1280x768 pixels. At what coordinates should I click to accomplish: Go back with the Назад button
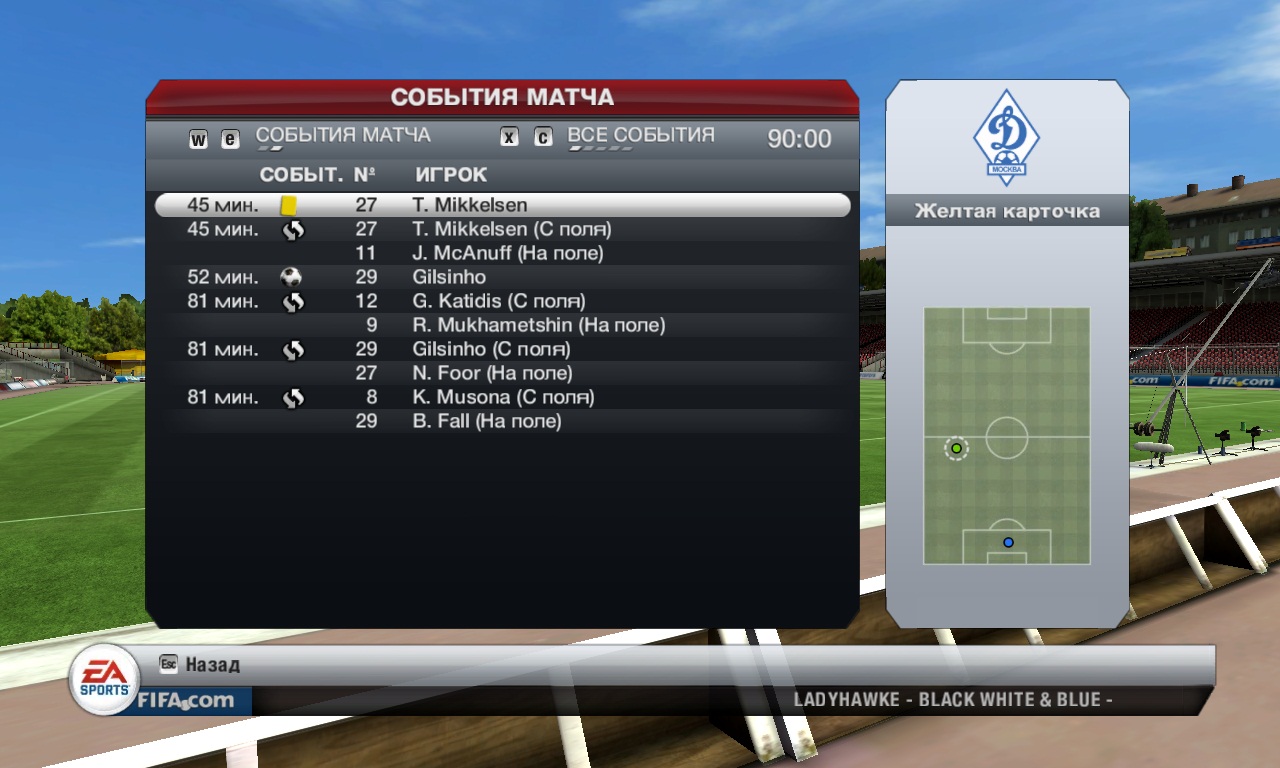212,665
